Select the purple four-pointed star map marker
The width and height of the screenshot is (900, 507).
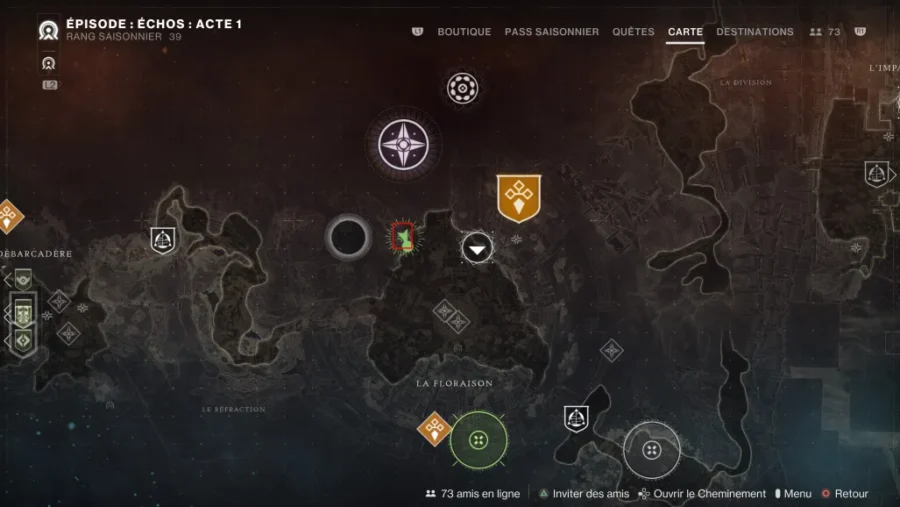pos(403,144)
